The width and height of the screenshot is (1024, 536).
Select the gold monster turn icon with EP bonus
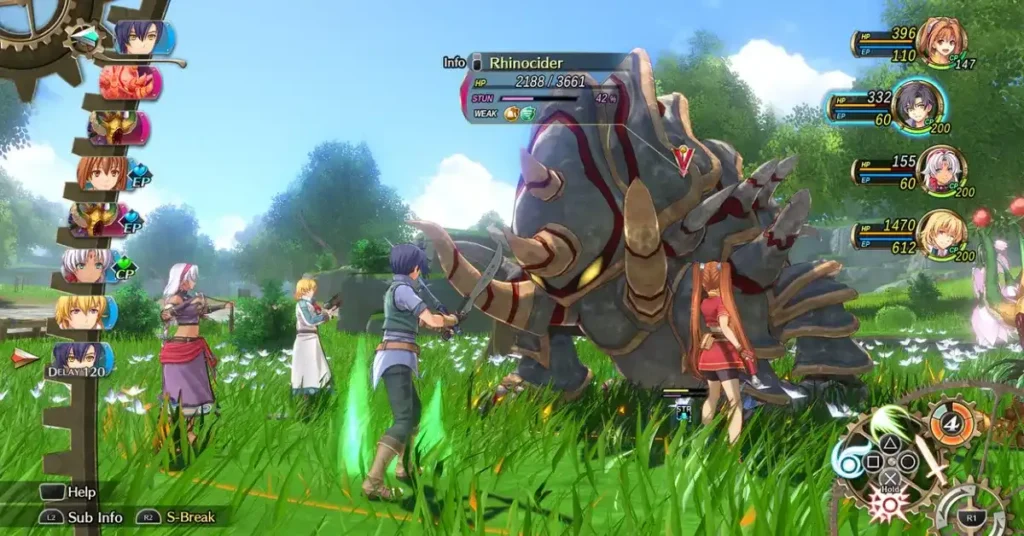click(x=95, y=220)
